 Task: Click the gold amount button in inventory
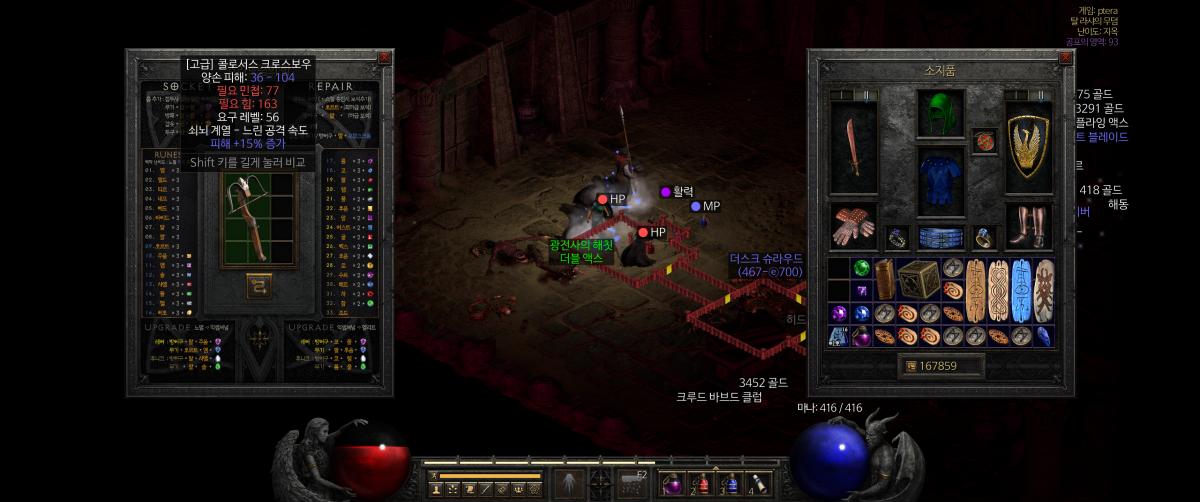tap(911, 366)
